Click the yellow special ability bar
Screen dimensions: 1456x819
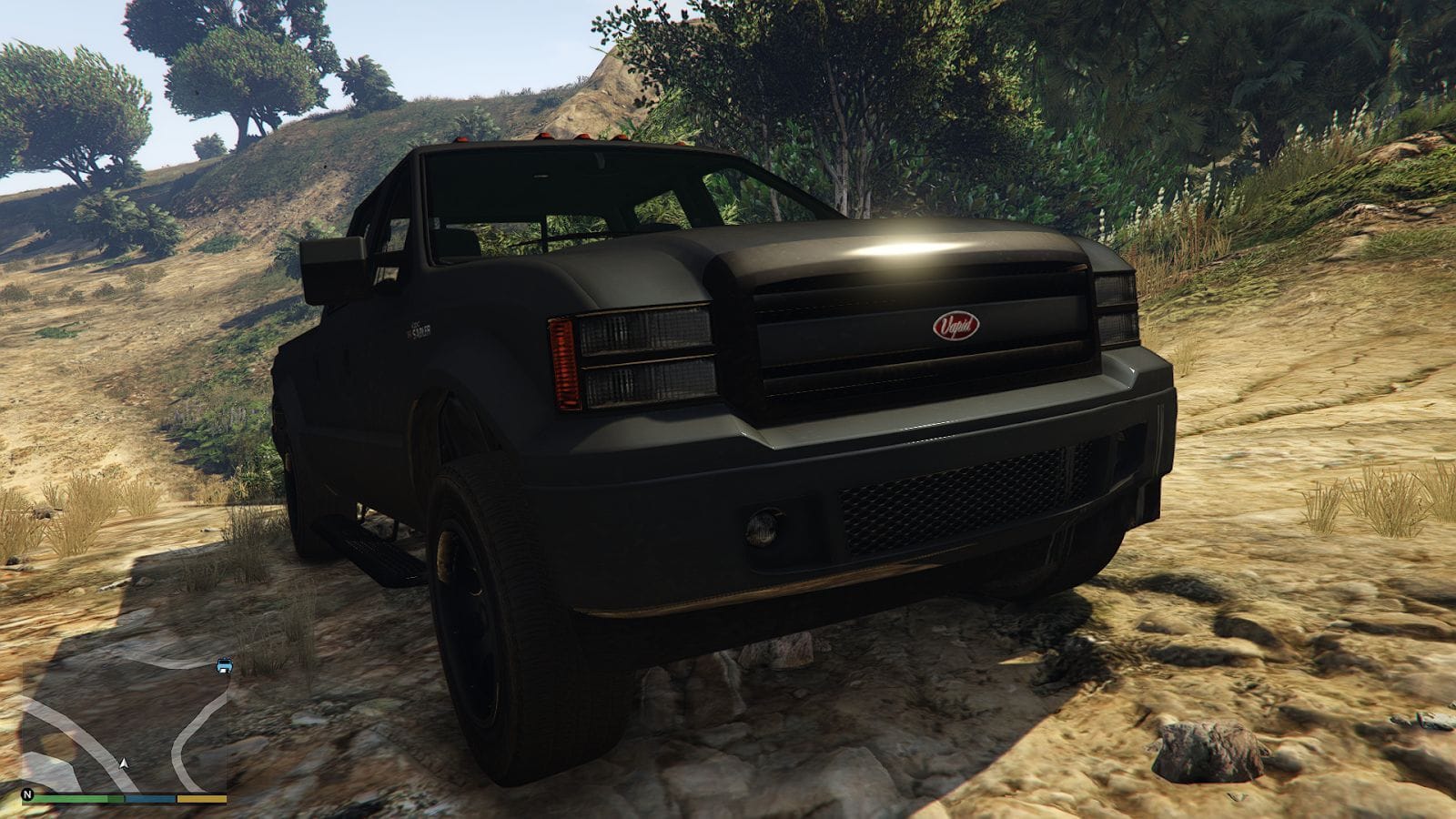202,797
